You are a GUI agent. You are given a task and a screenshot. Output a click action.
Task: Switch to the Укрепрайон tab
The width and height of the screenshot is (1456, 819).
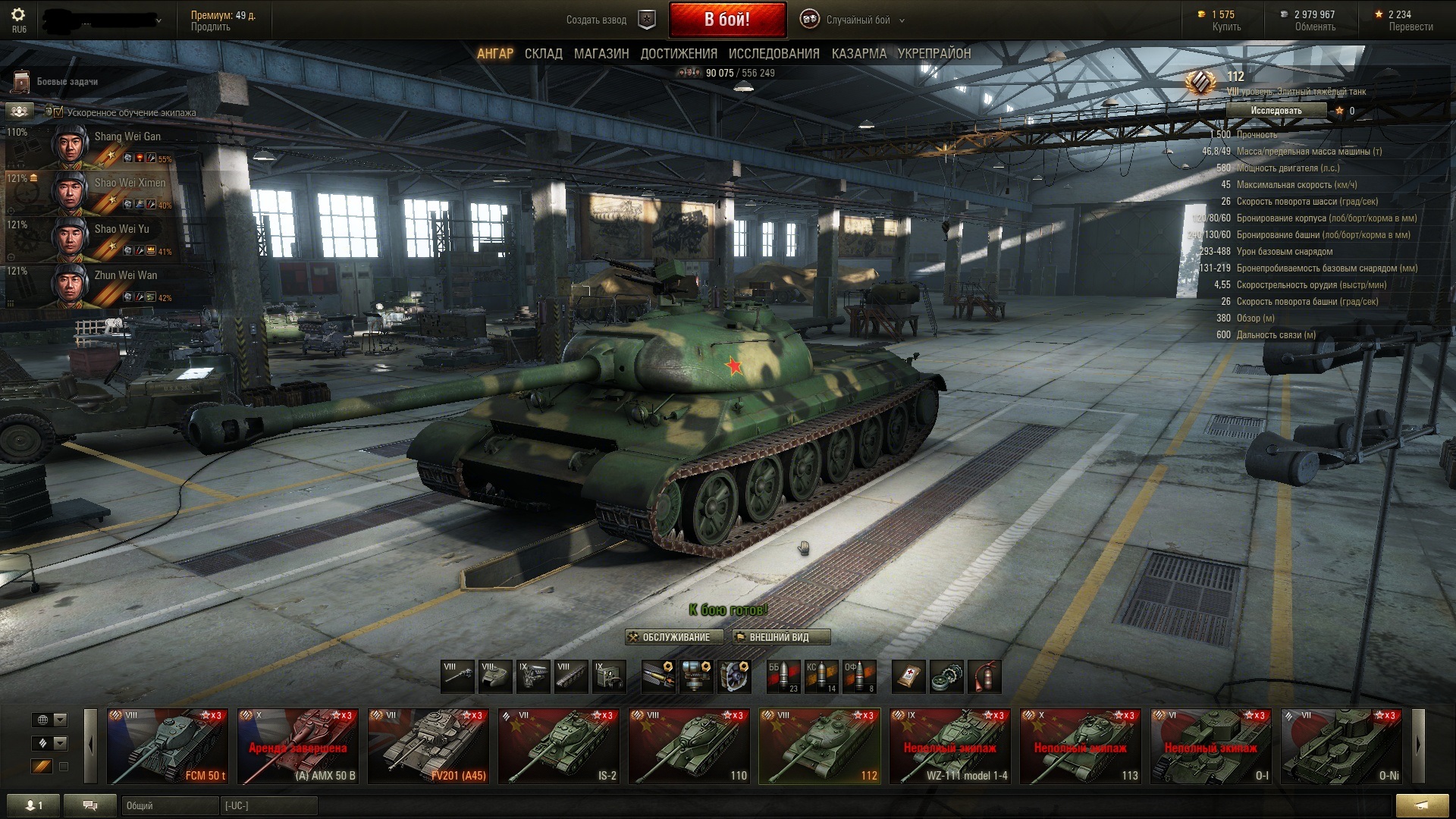coord(934,54)
